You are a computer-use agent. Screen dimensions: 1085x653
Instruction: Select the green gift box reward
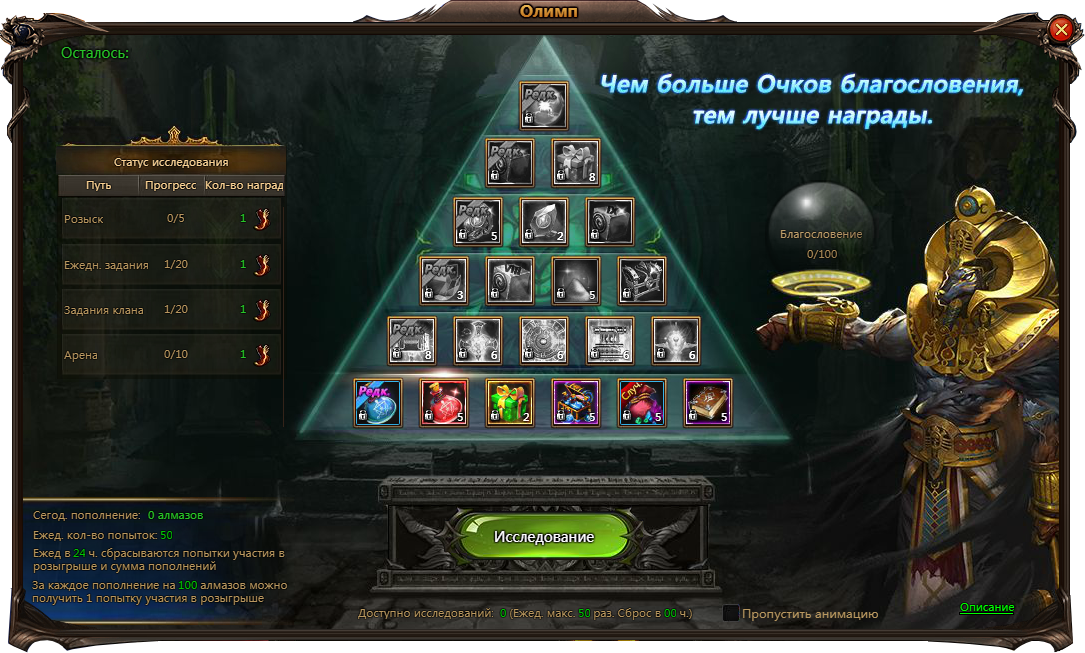510,403
